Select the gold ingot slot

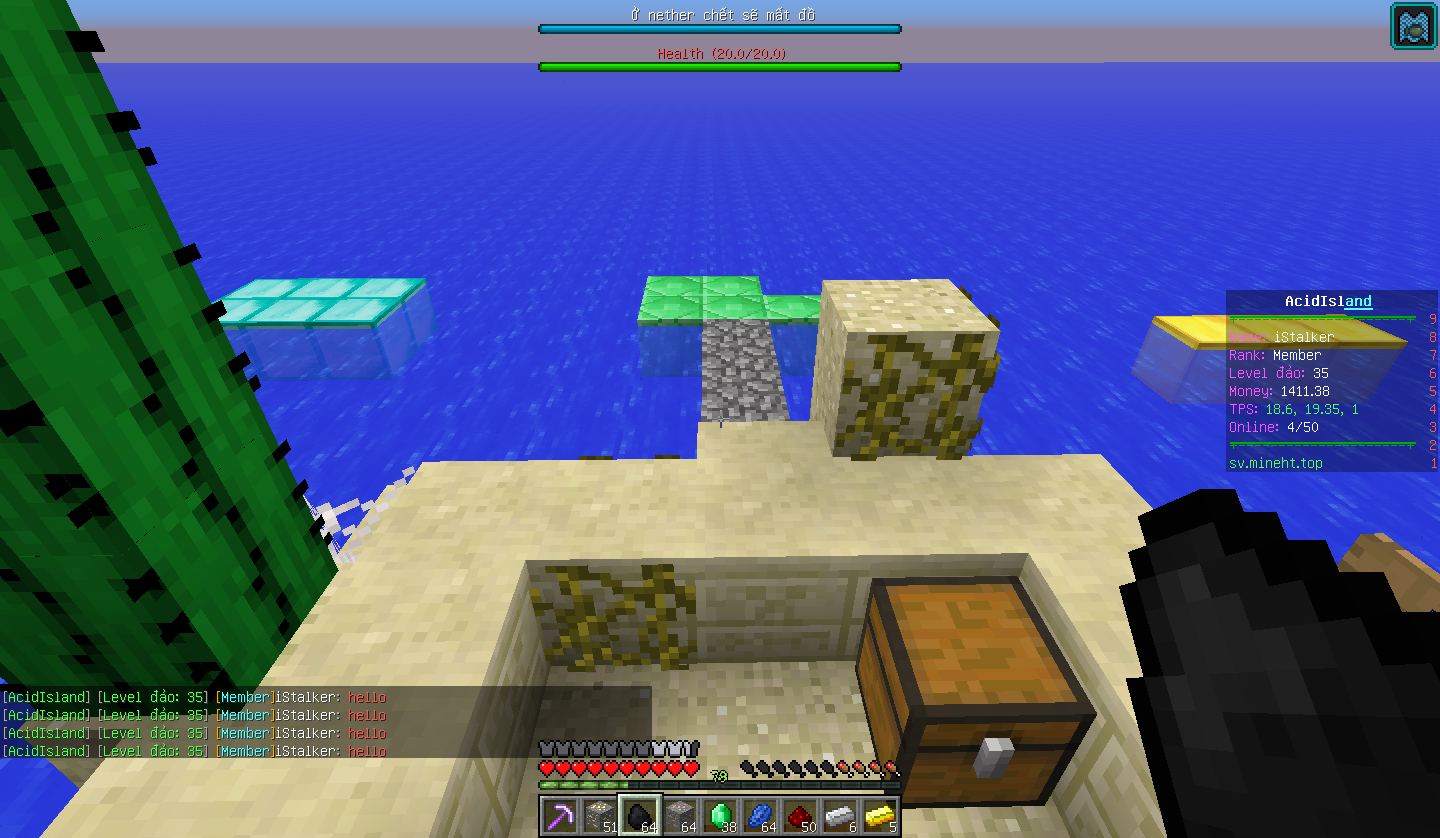[879, 816]
